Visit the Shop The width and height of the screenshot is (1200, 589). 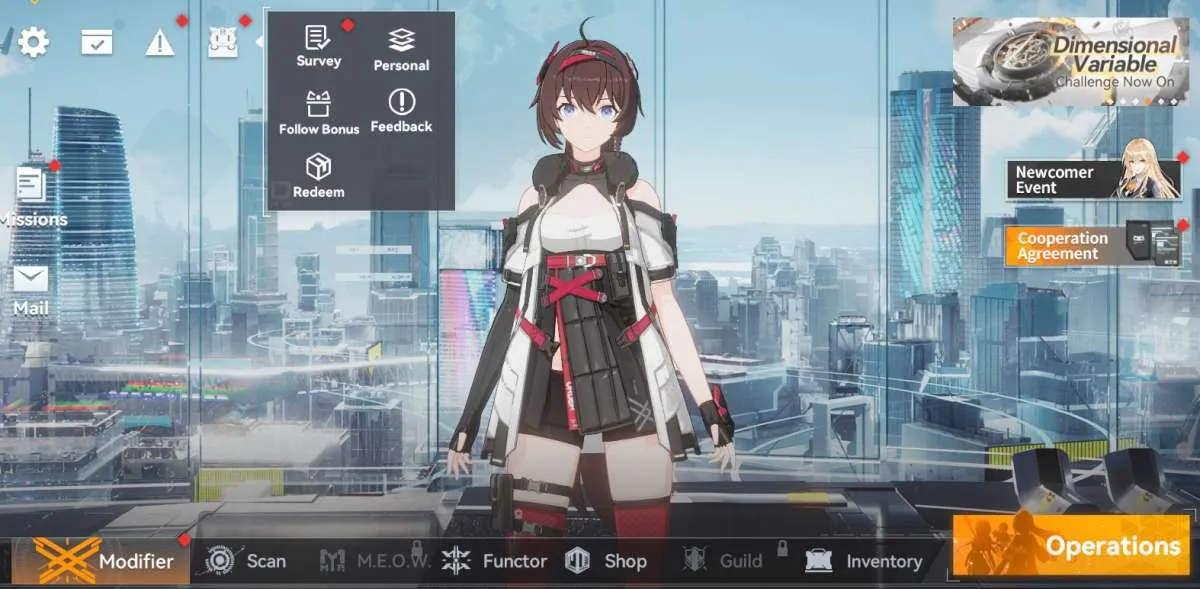[606, 561]
